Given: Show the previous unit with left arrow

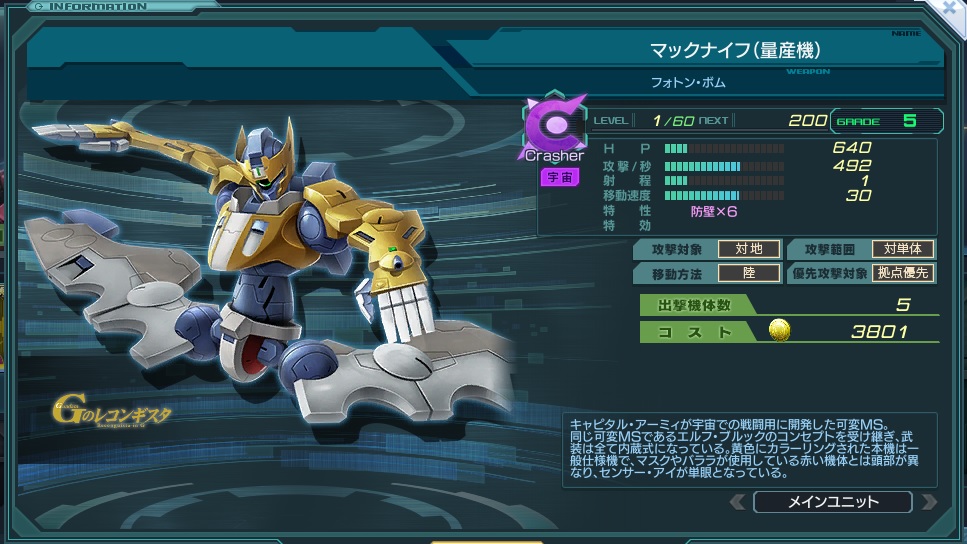Looking at the screenshot, I should pos(737,502).
